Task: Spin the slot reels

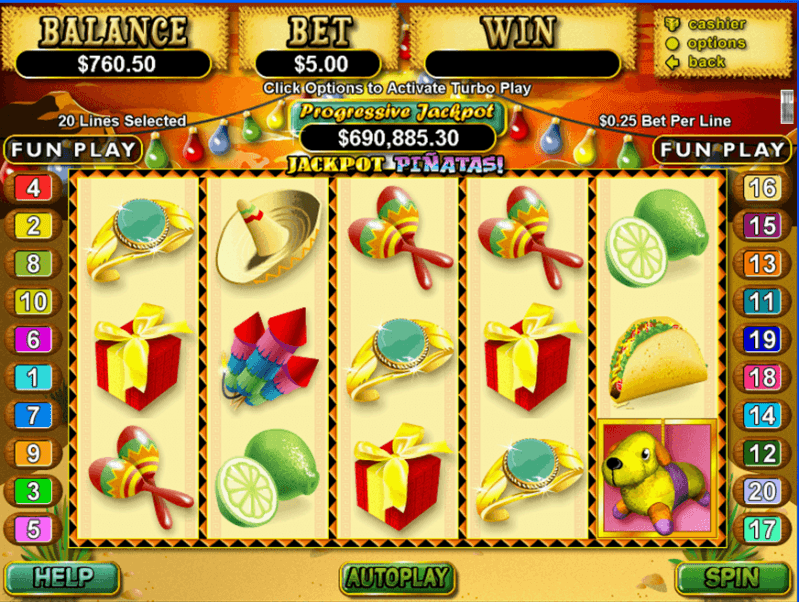Action: 733,577
